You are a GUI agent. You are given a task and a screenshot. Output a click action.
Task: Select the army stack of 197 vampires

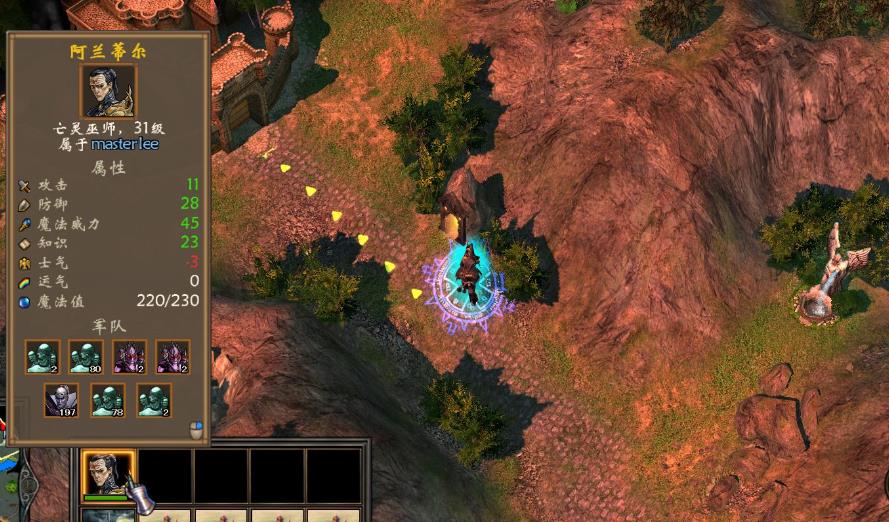pos(61,400)
